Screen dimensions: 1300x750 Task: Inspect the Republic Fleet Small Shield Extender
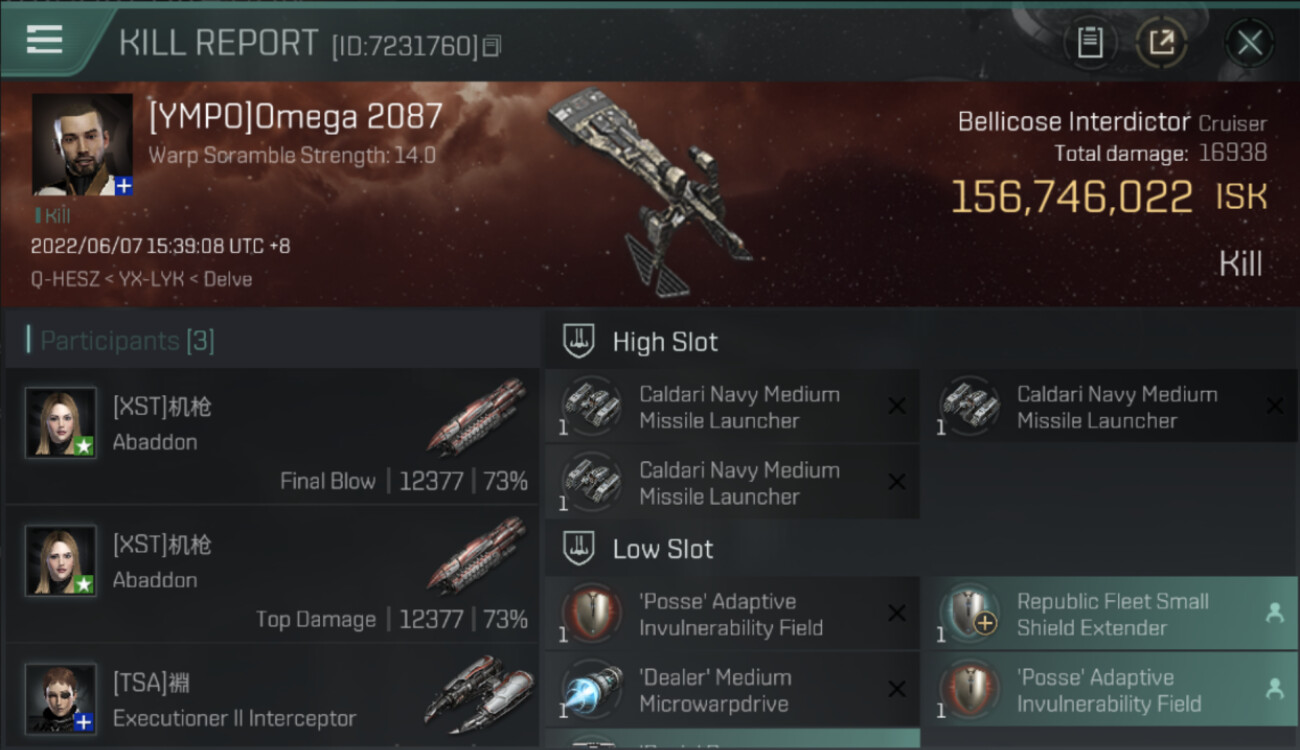[1108, 614]
